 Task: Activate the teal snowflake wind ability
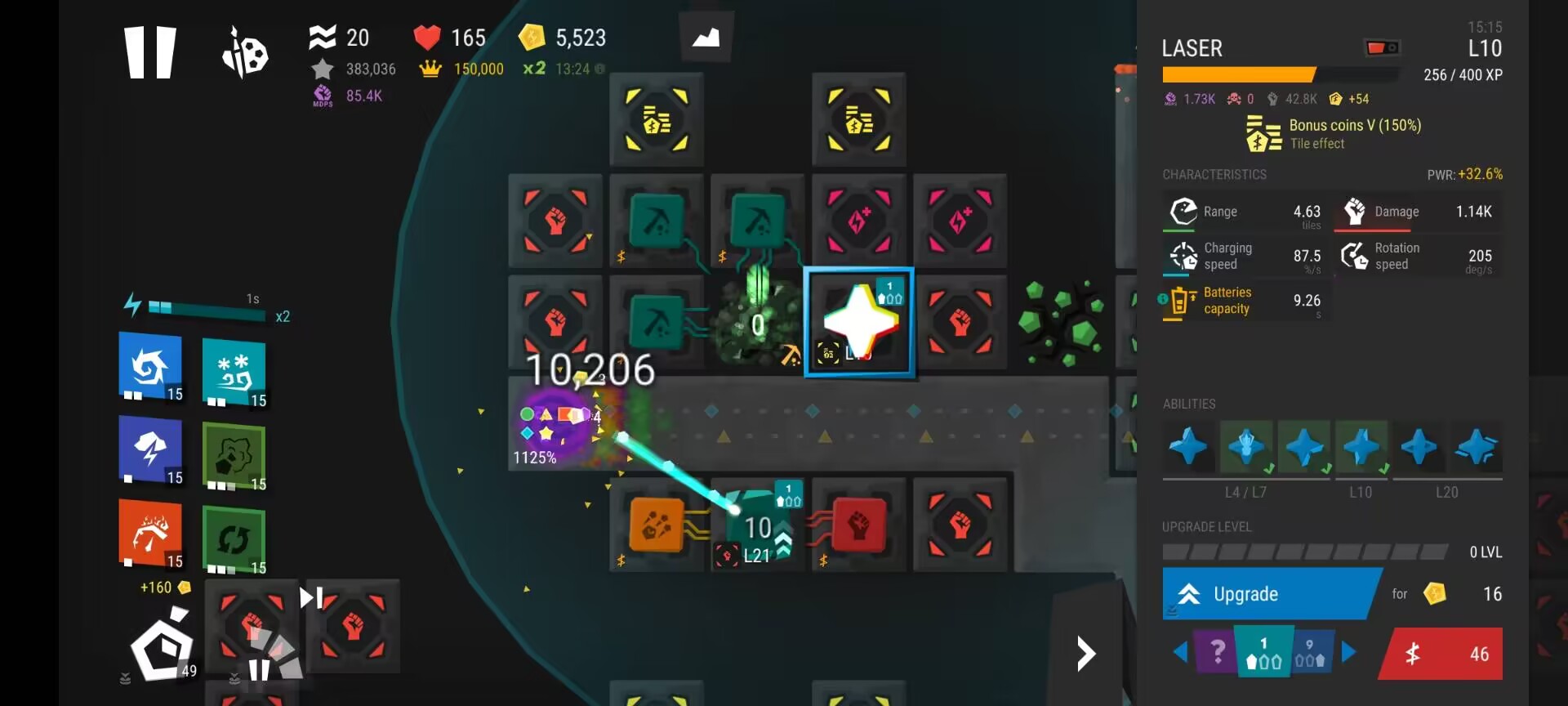[x=234, y=372]
